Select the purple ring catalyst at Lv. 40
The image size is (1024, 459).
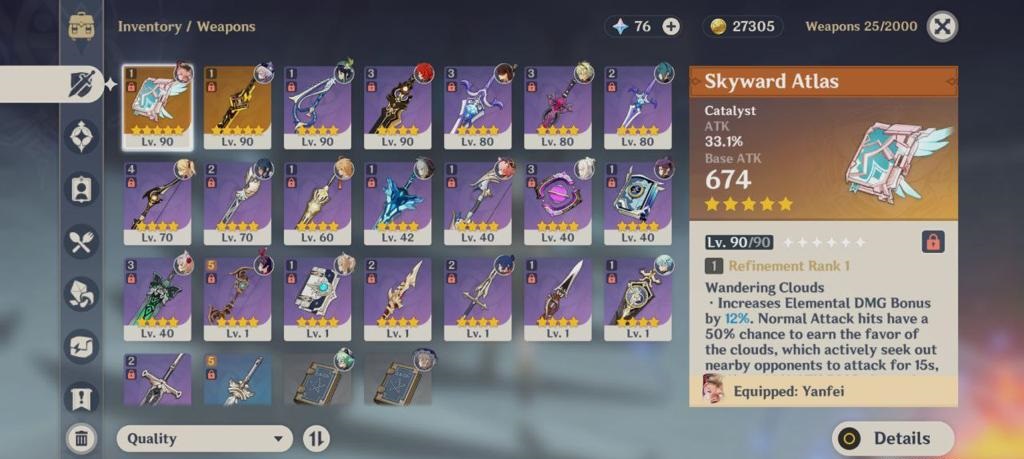click(557, 202)
